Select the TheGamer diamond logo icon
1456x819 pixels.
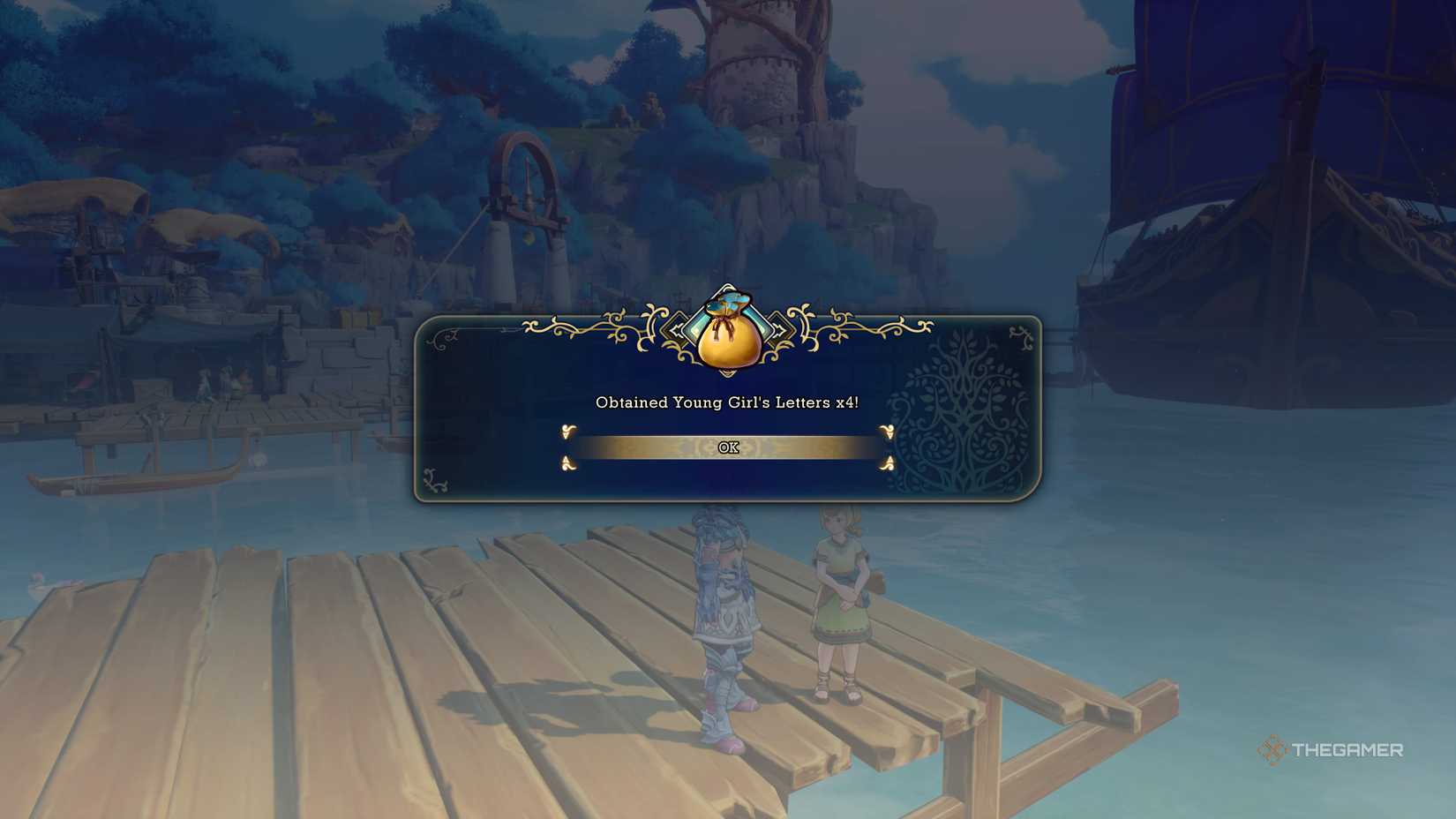click(x=1273, y=749)
